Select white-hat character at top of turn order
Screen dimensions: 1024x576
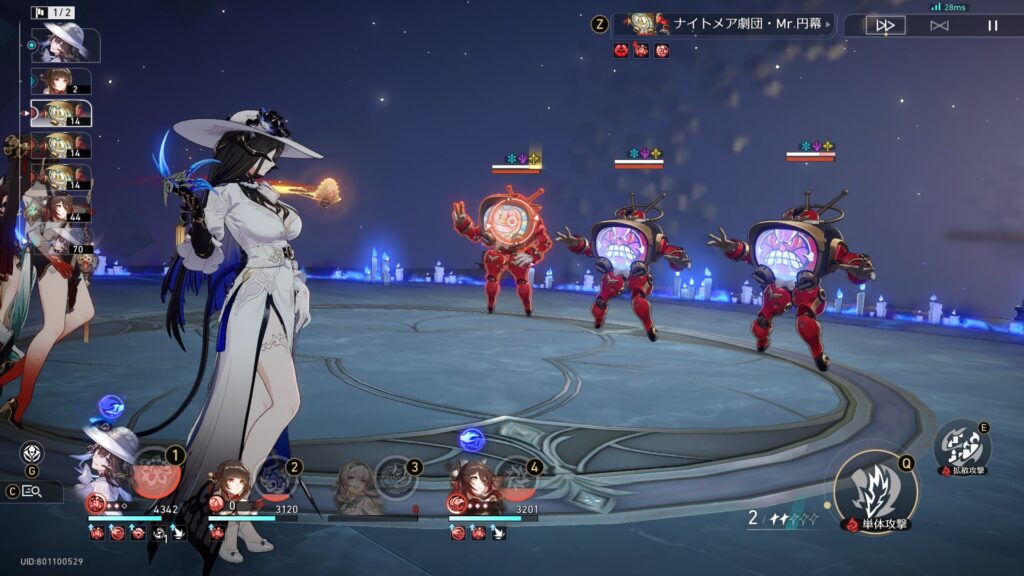pyautogui.click(x=62, y=45)
